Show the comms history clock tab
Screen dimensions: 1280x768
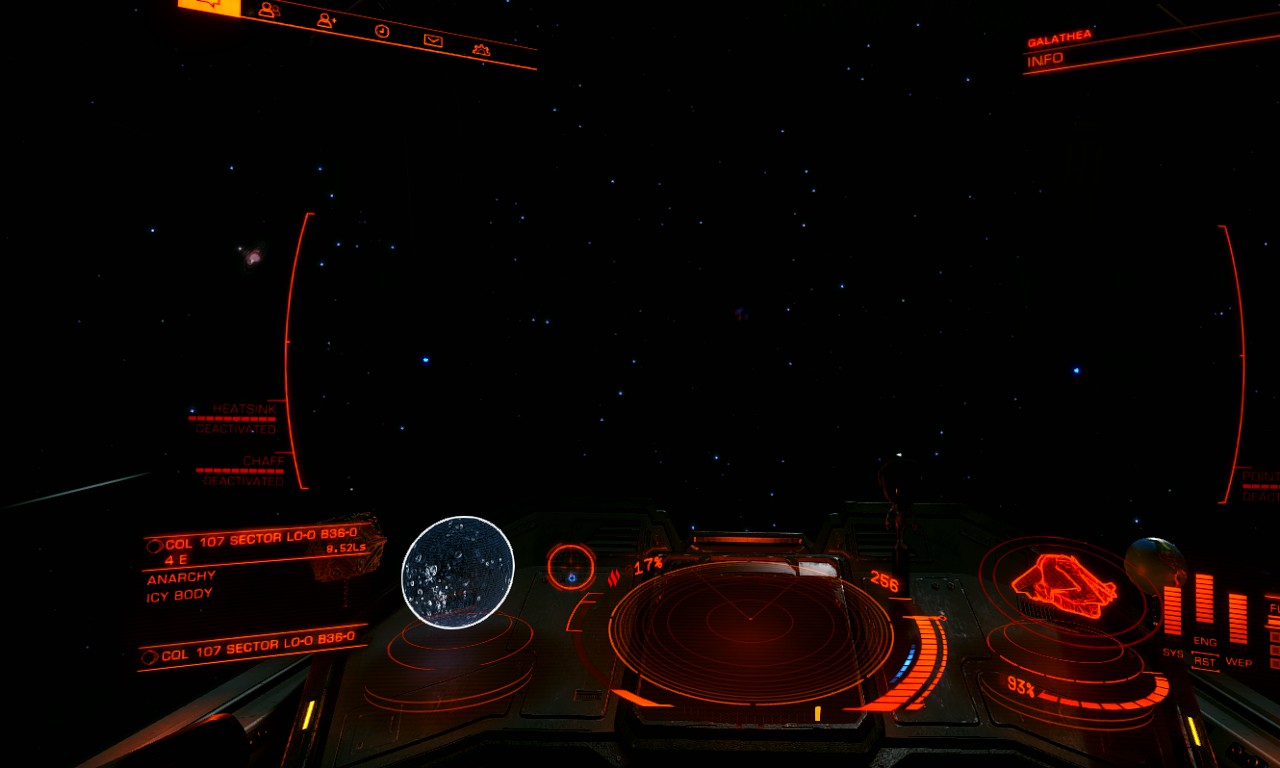[381, 31]
